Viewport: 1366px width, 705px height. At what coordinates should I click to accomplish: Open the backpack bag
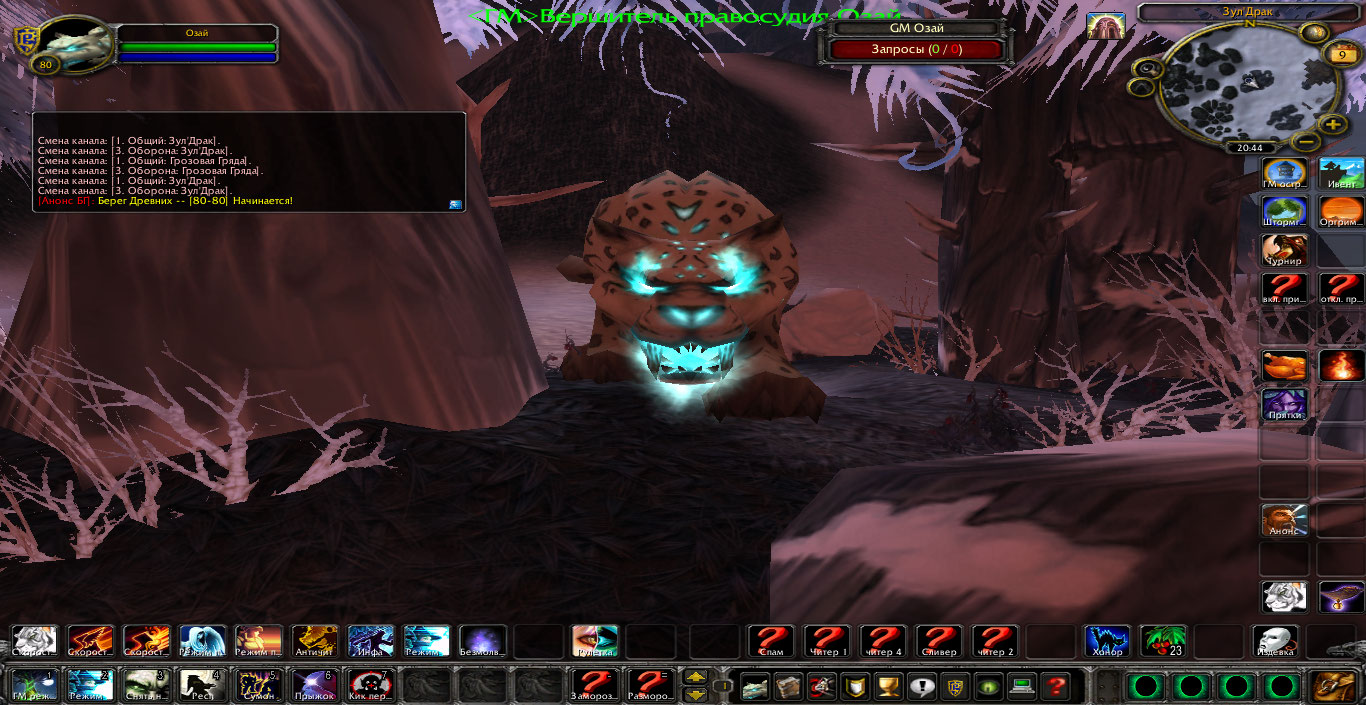coord(1334,687)
